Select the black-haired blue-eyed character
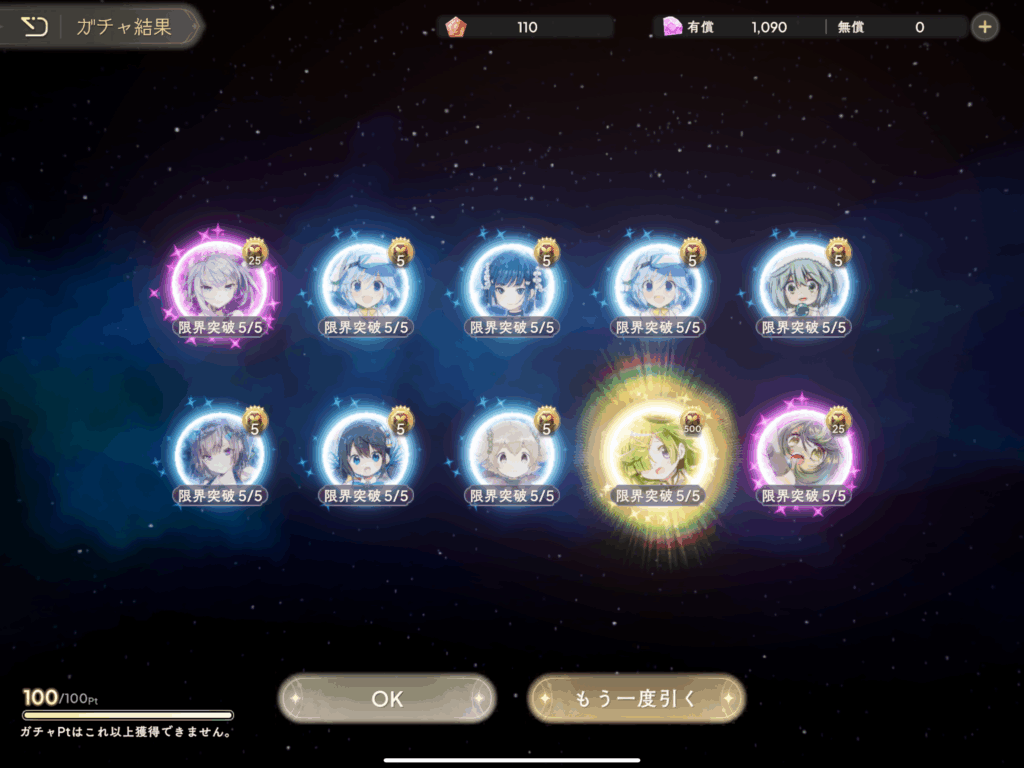Image resolution: width=1024 pixels, height=768 pixels. point(365,455)
